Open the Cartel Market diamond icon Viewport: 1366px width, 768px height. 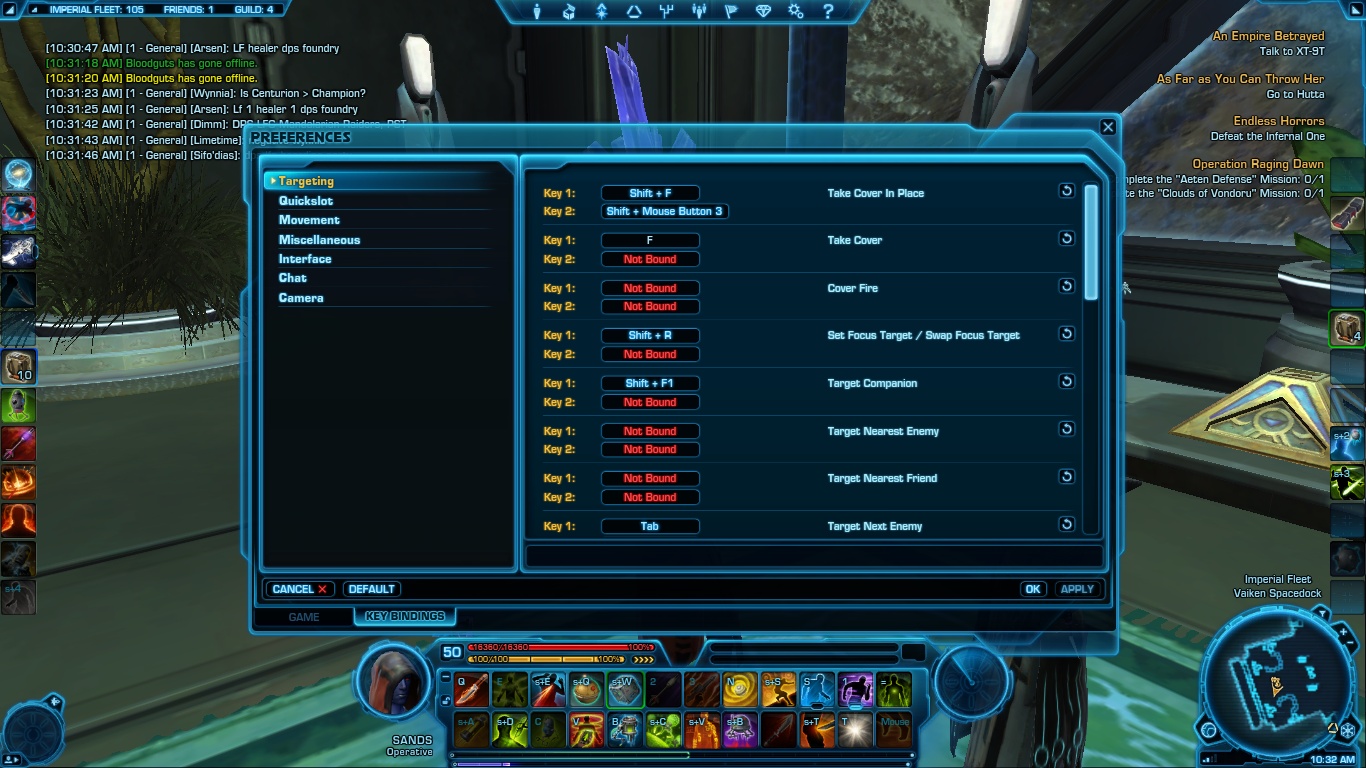763,12
